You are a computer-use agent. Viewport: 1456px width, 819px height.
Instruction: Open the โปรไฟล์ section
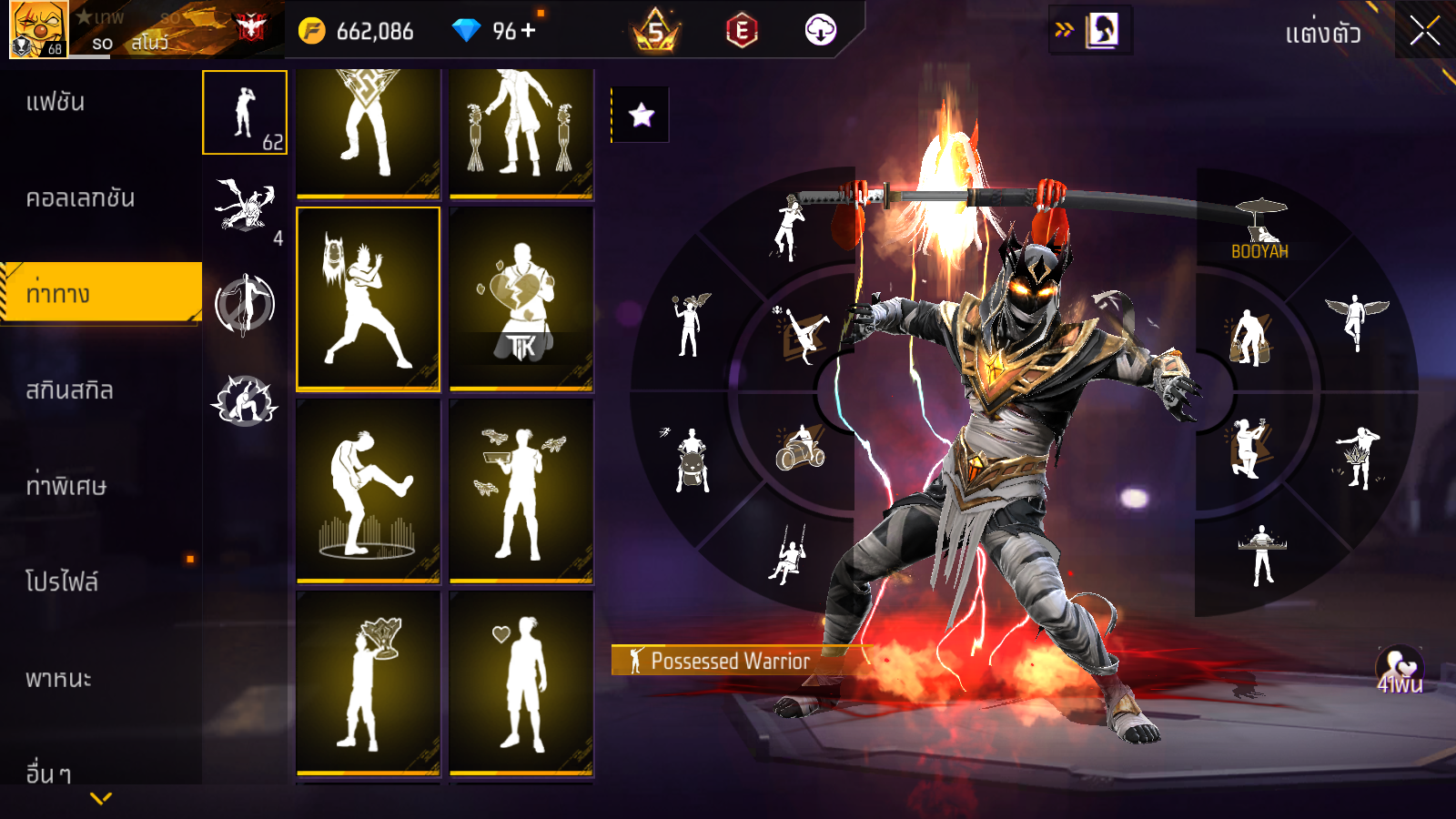62,582
